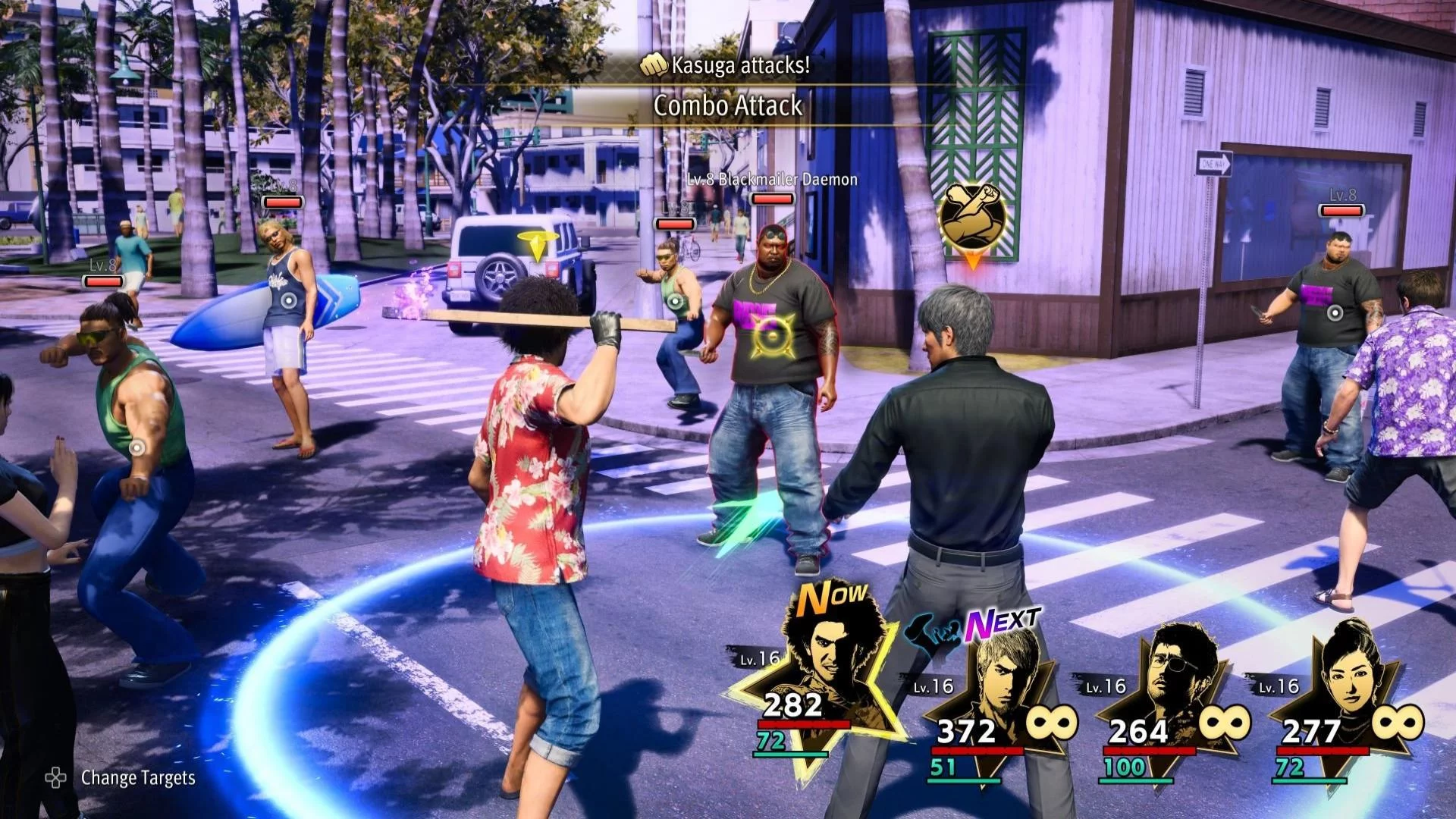The image size is (1456, 819).
Task: Target the crouching enemy beside the jeep
Action: (676, 302)
